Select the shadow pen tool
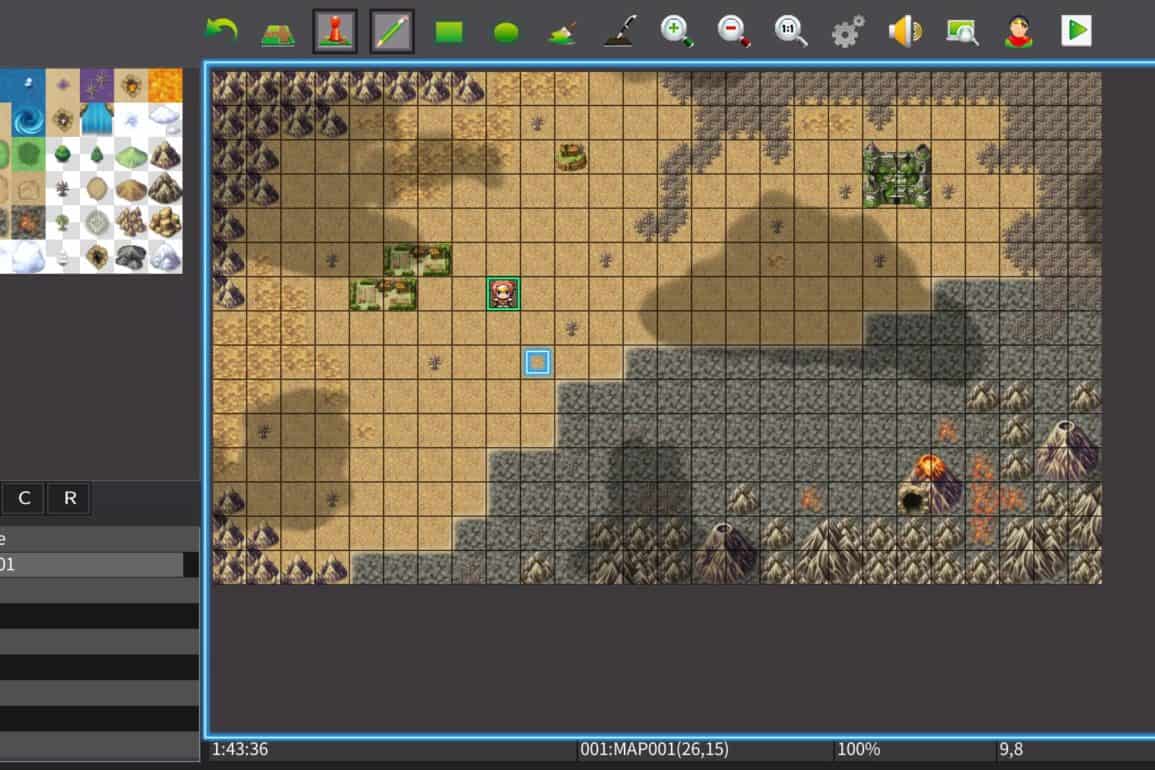The height and width of the screenshot is (770, 1155). 620,32
